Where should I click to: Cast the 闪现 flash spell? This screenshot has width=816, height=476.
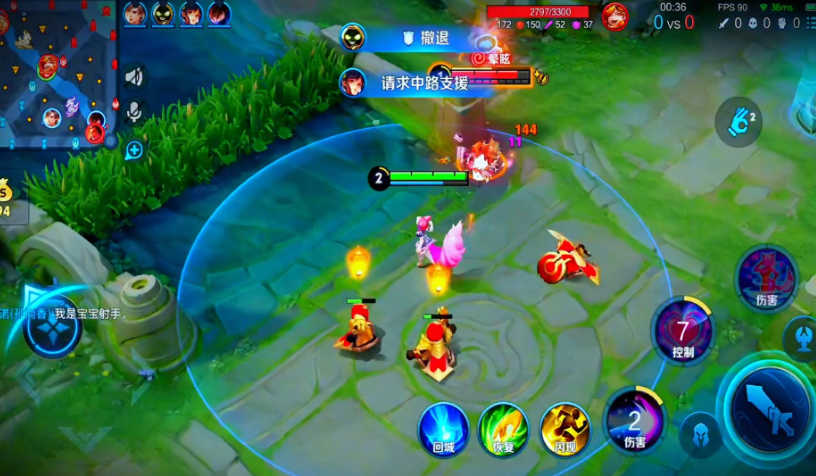point(564,428)
